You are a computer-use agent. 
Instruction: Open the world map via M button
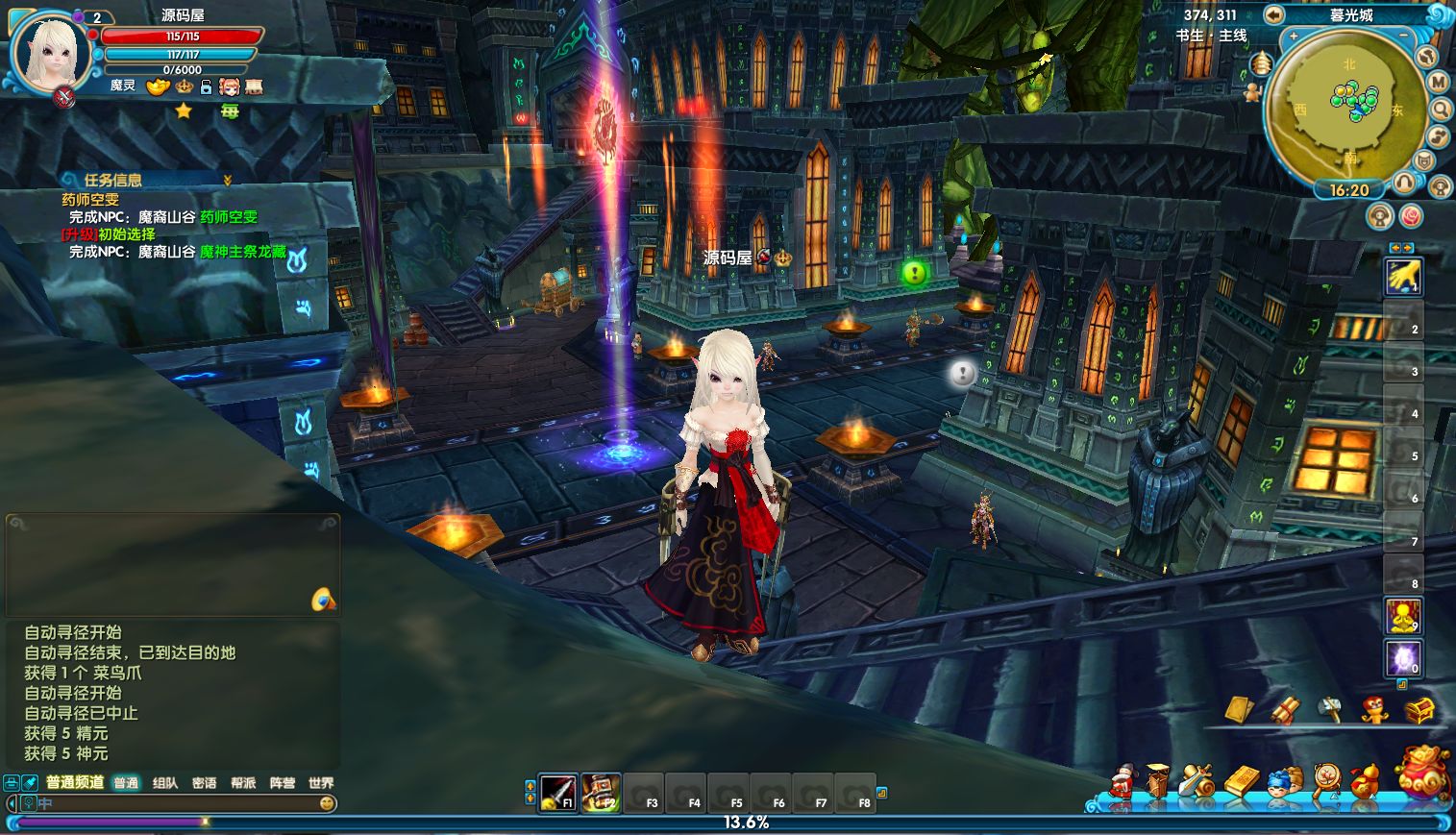1438,83
